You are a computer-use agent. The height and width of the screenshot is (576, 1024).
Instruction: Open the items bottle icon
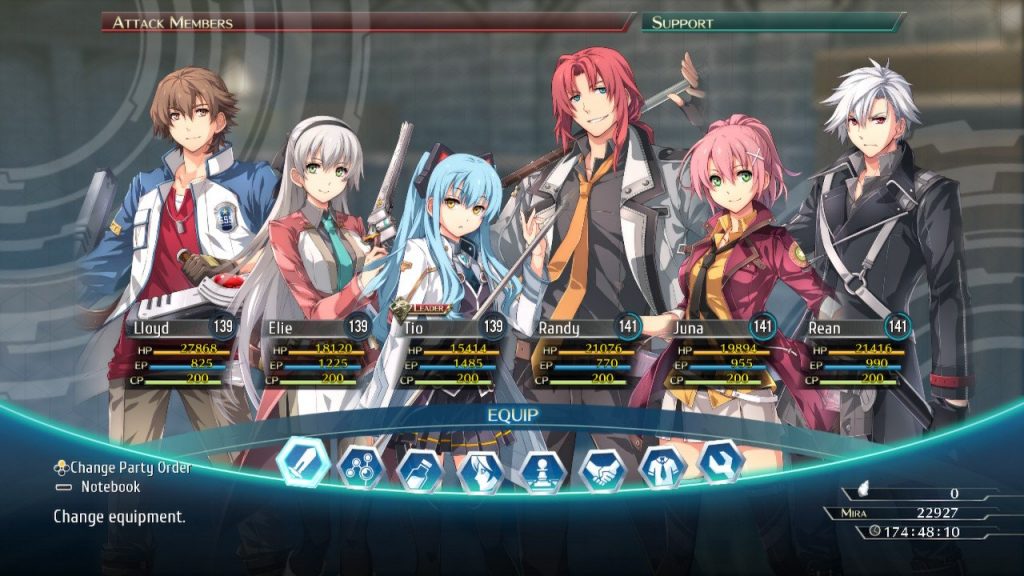tap(420, 469)
